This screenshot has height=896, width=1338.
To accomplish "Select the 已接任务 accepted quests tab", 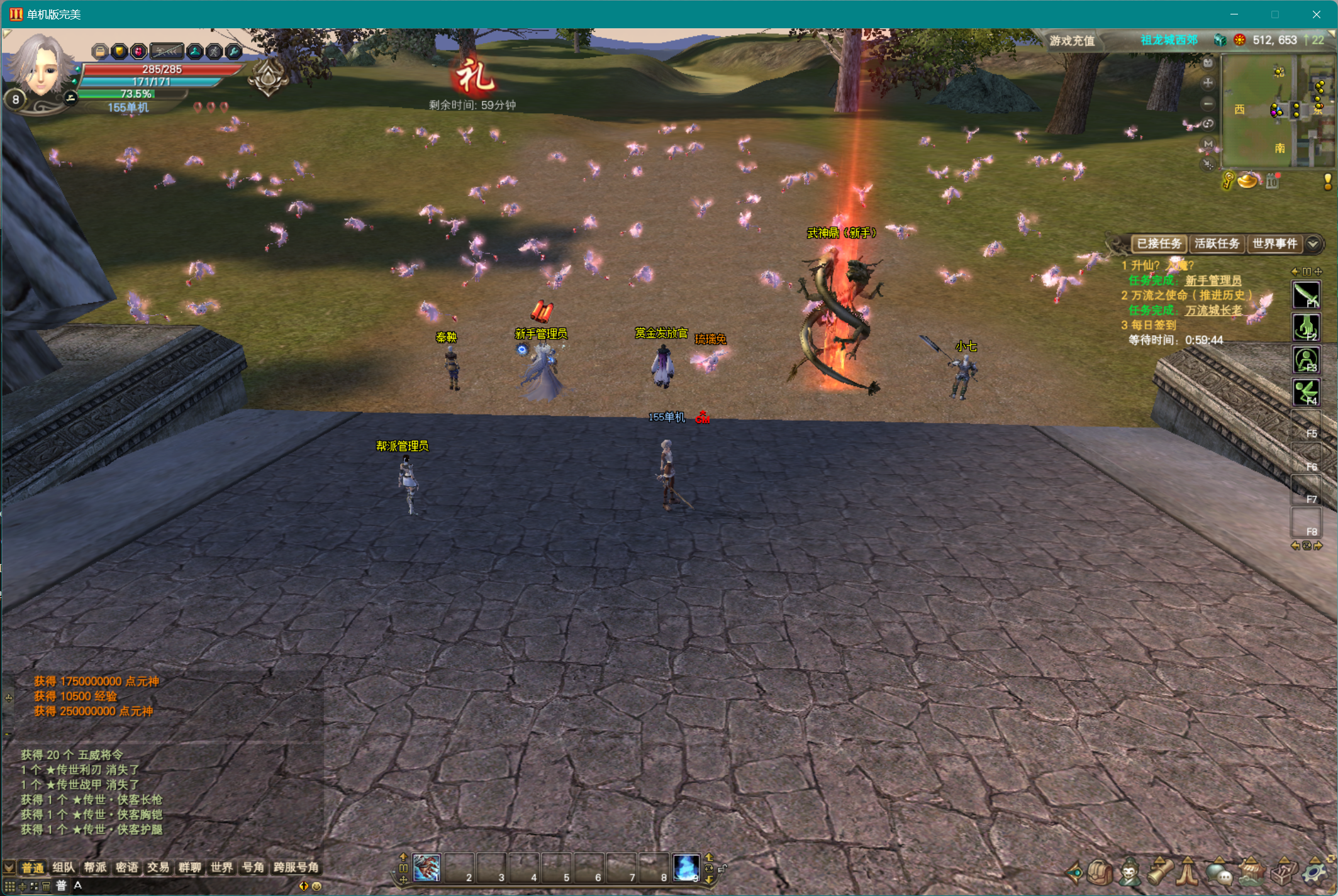I will point(1159,244).
